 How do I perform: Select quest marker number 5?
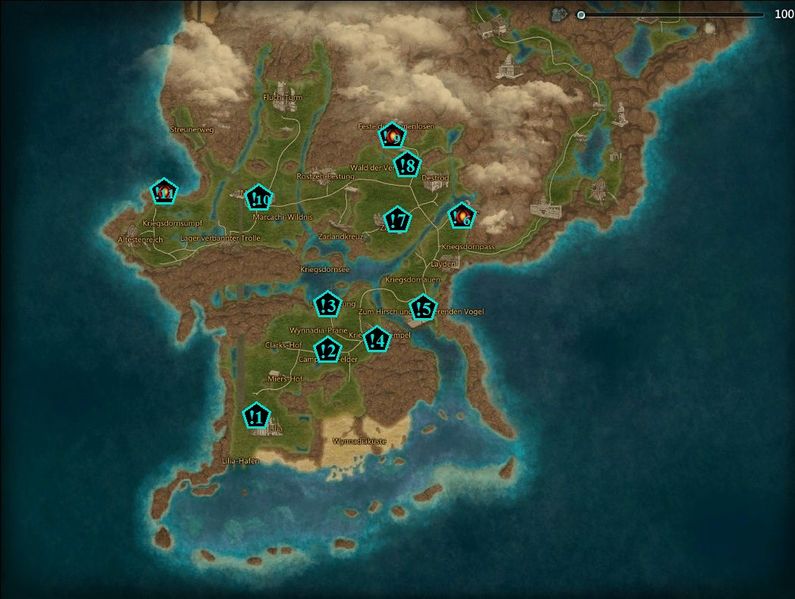423,309
